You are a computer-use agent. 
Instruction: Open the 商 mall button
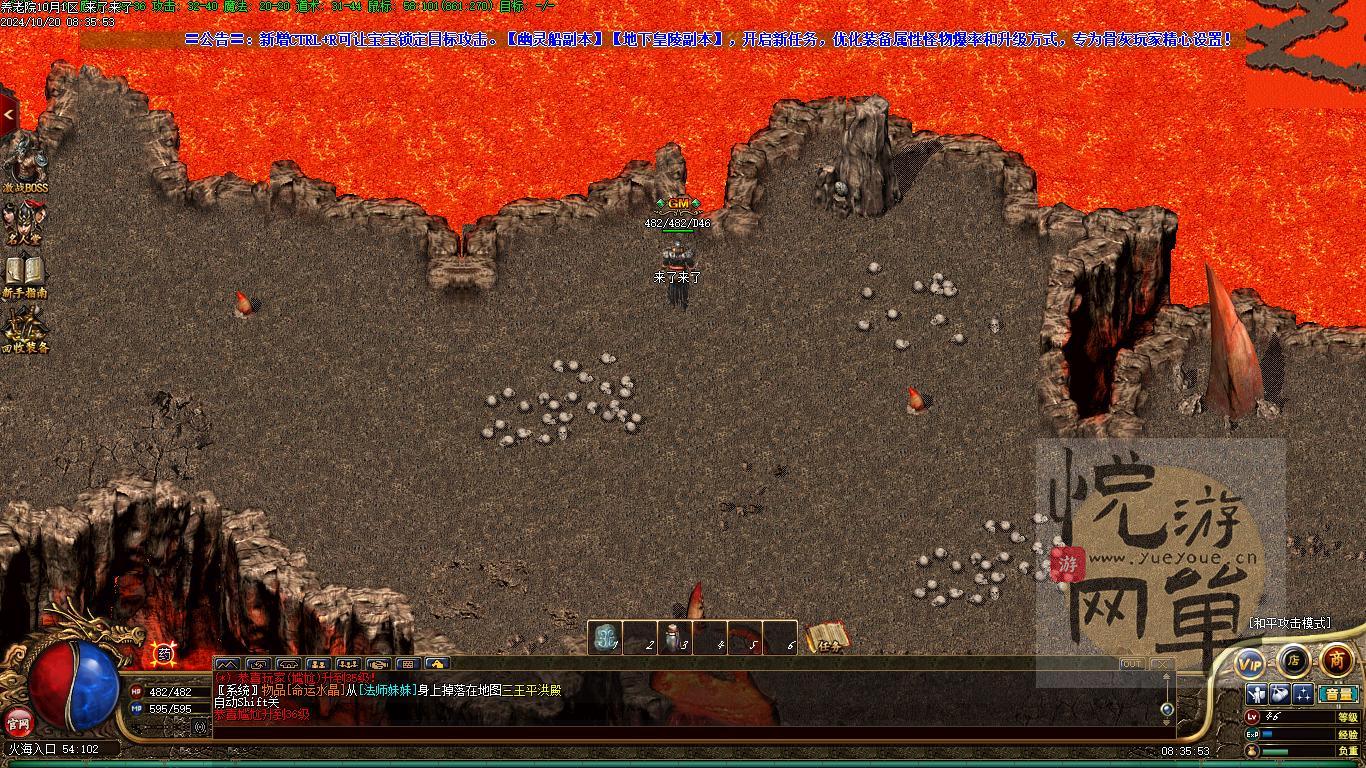point(1337,660)
